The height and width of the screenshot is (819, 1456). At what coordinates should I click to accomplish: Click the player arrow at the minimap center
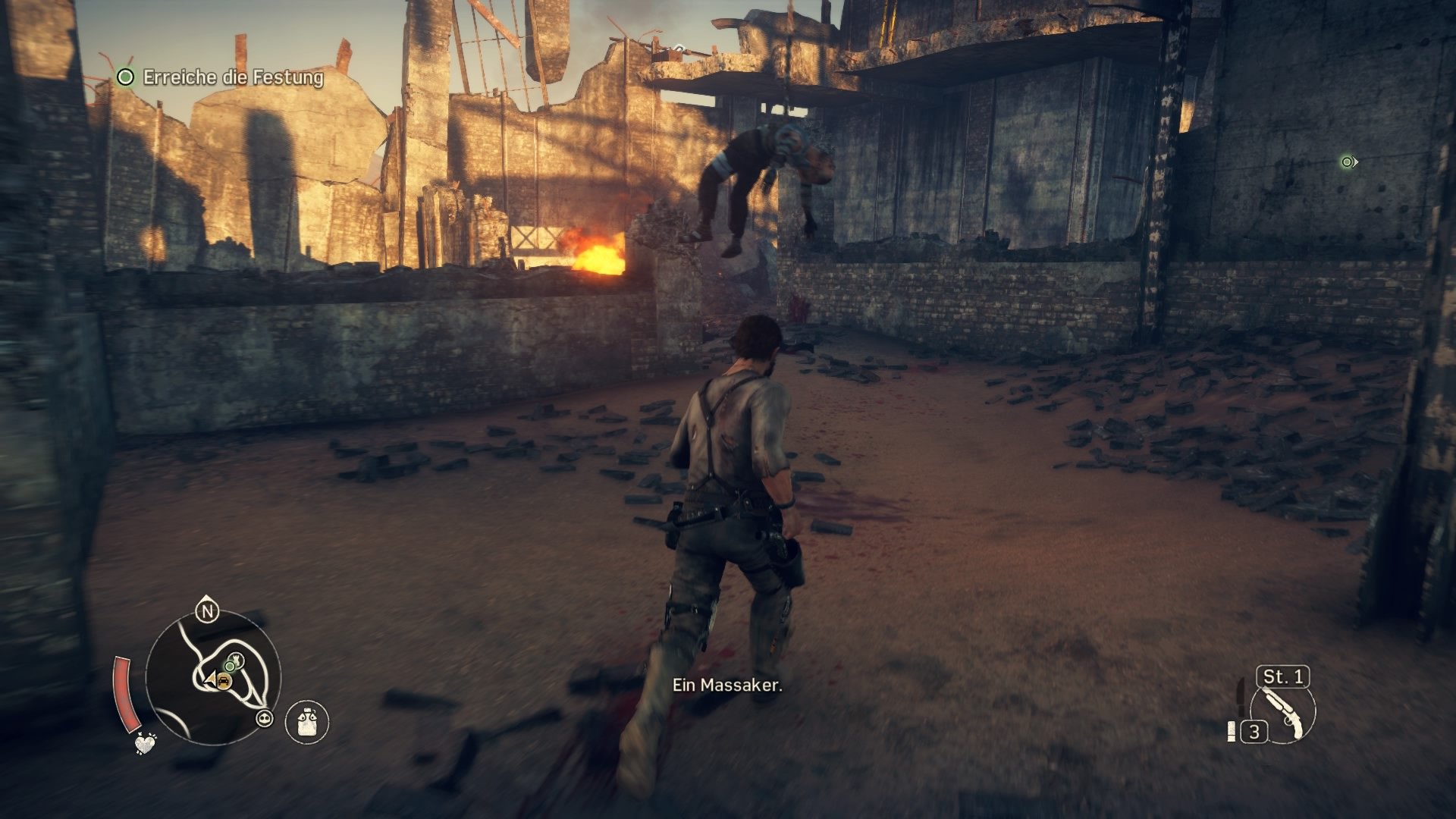coord(211,679)
